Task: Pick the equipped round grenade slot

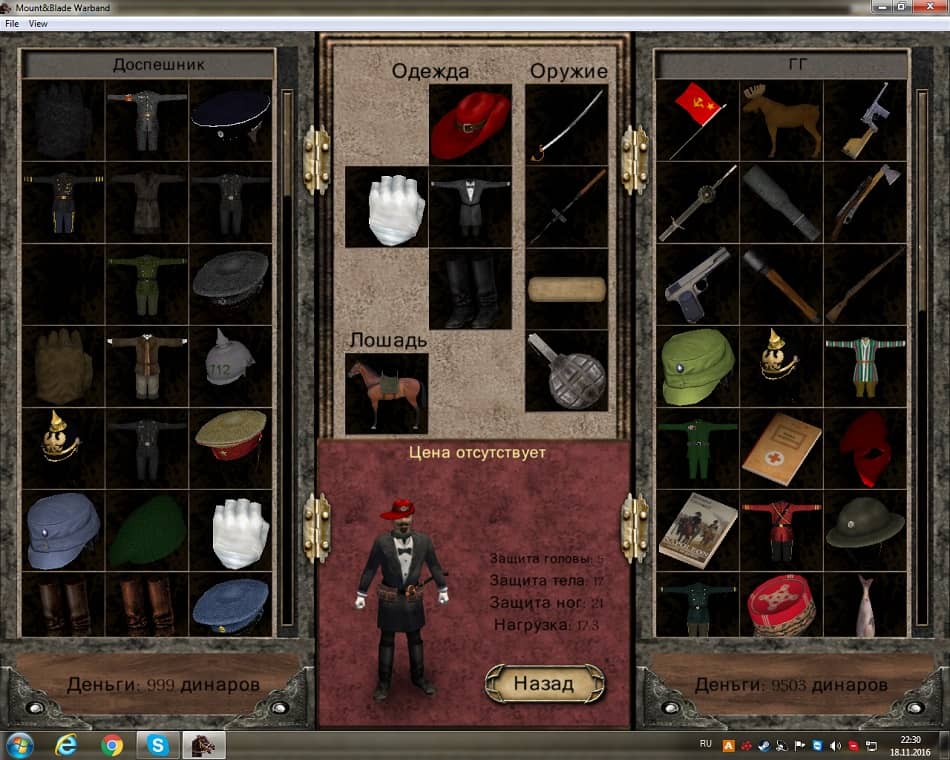Action: point(566,371)
